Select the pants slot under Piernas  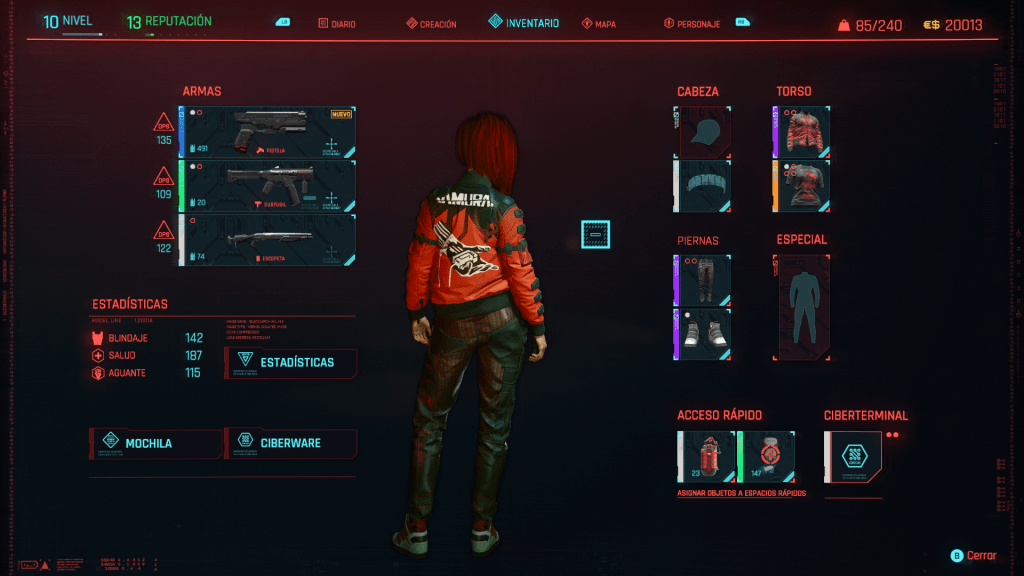click(705, 279)
